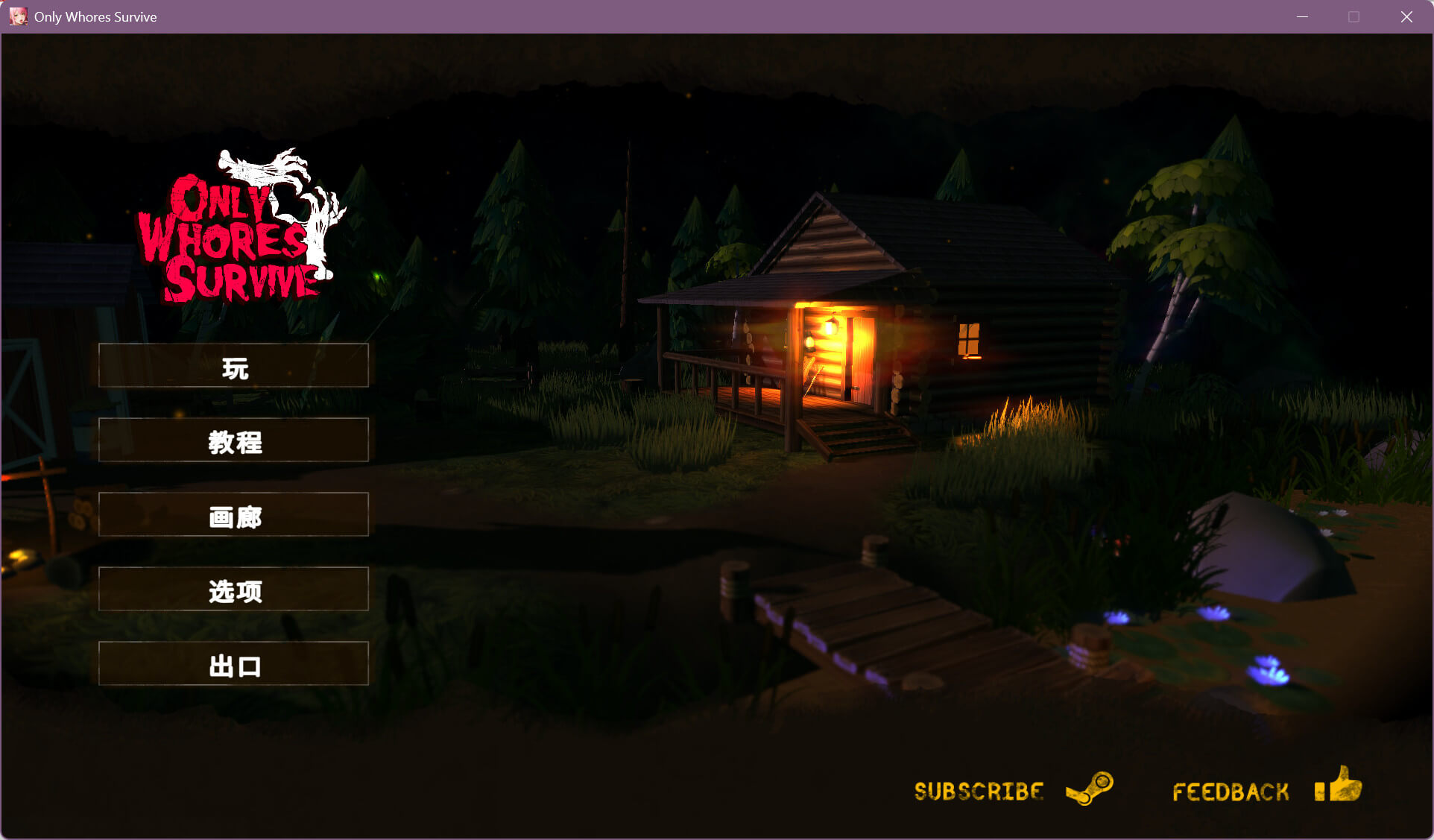Open the 画廊 gallery
The height and width of the screenshot is (840, 1434).
click(x=233, y=514)
